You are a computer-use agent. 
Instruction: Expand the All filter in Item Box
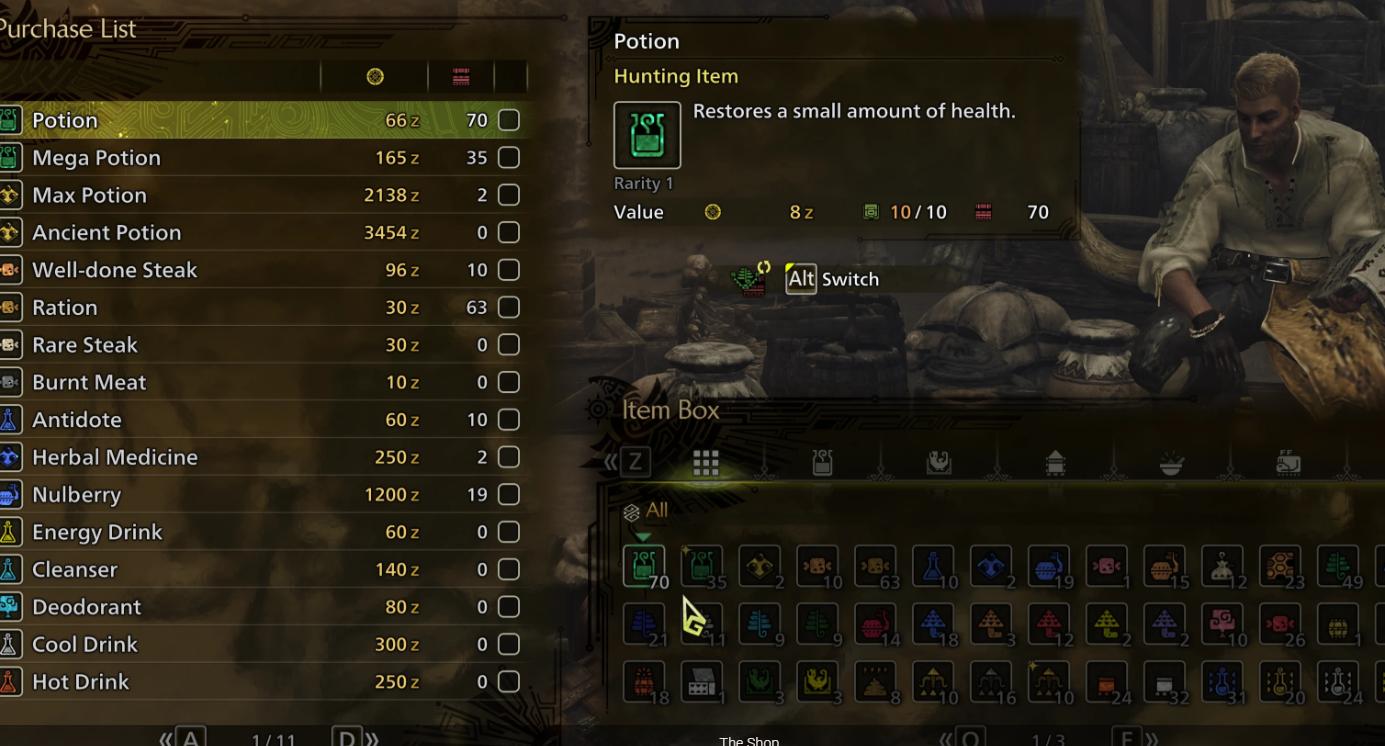[x=646, y=511]
